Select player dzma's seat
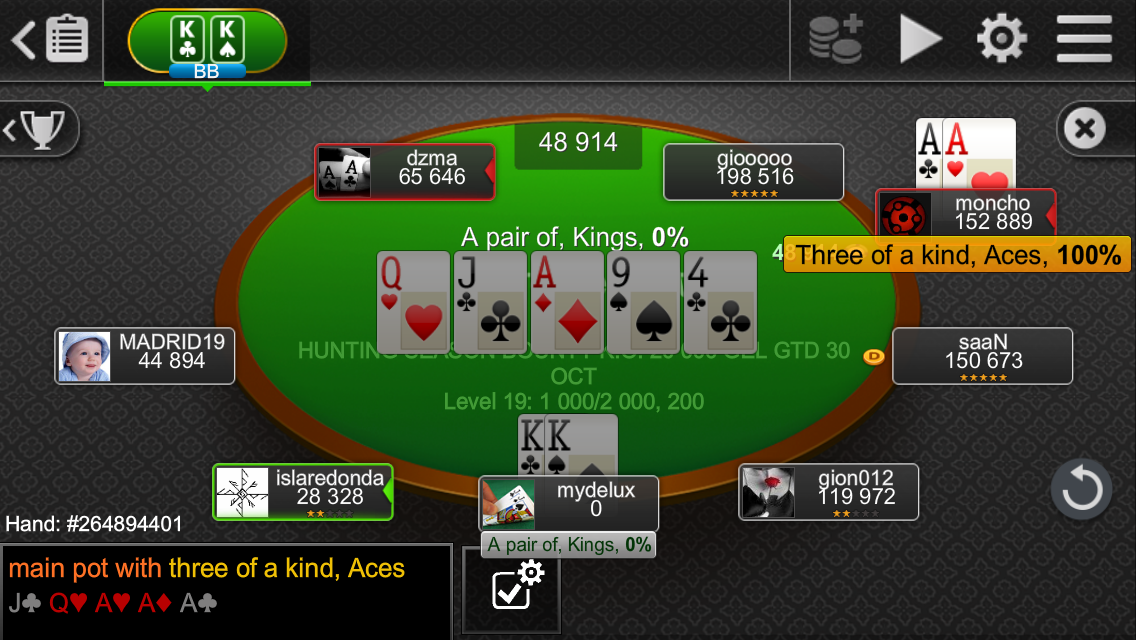The height and width of the screenshot is (640, 1136). point(404,172)
